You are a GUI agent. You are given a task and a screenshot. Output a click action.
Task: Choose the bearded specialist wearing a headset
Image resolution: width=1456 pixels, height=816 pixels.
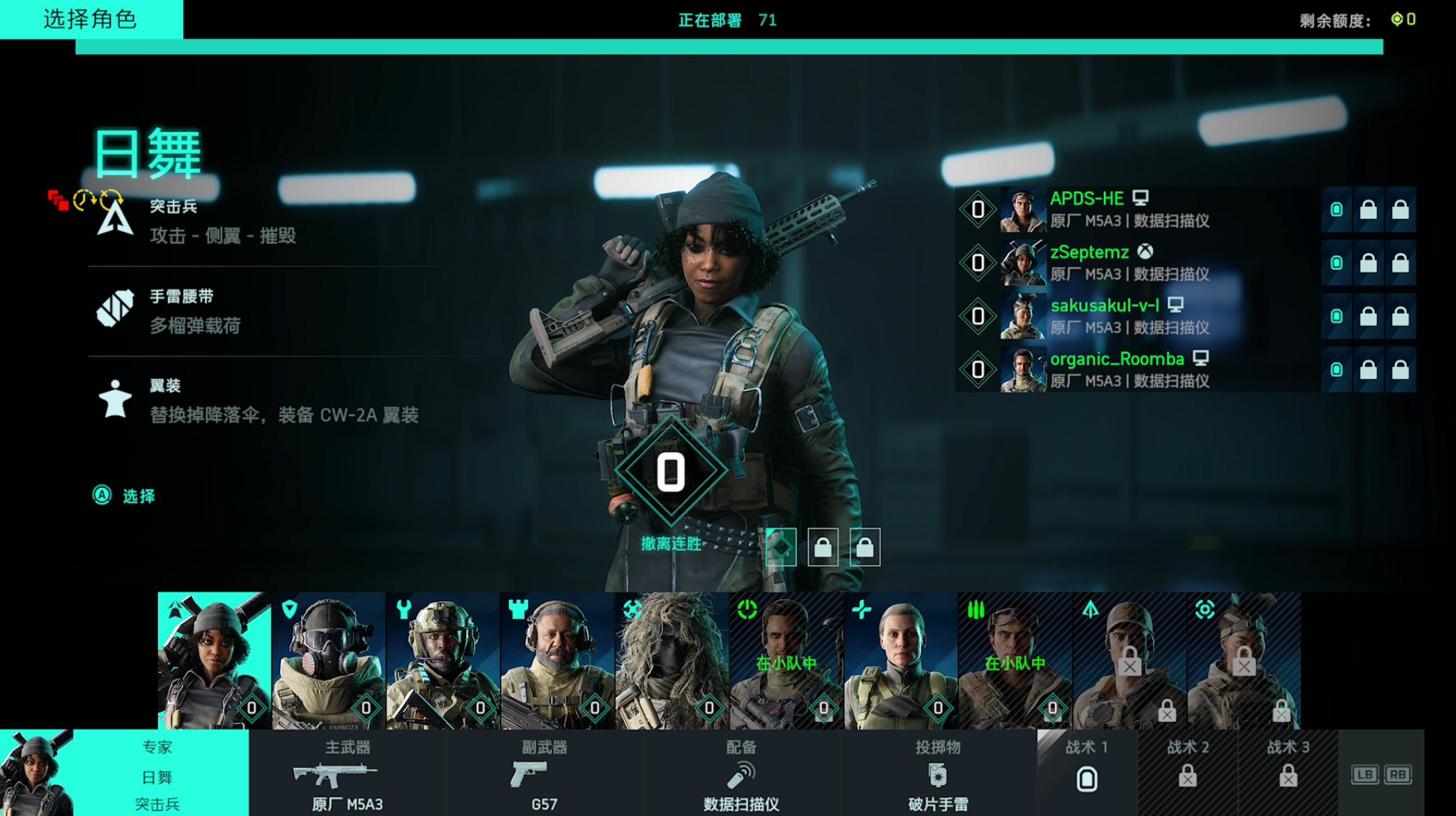[557, 661]
